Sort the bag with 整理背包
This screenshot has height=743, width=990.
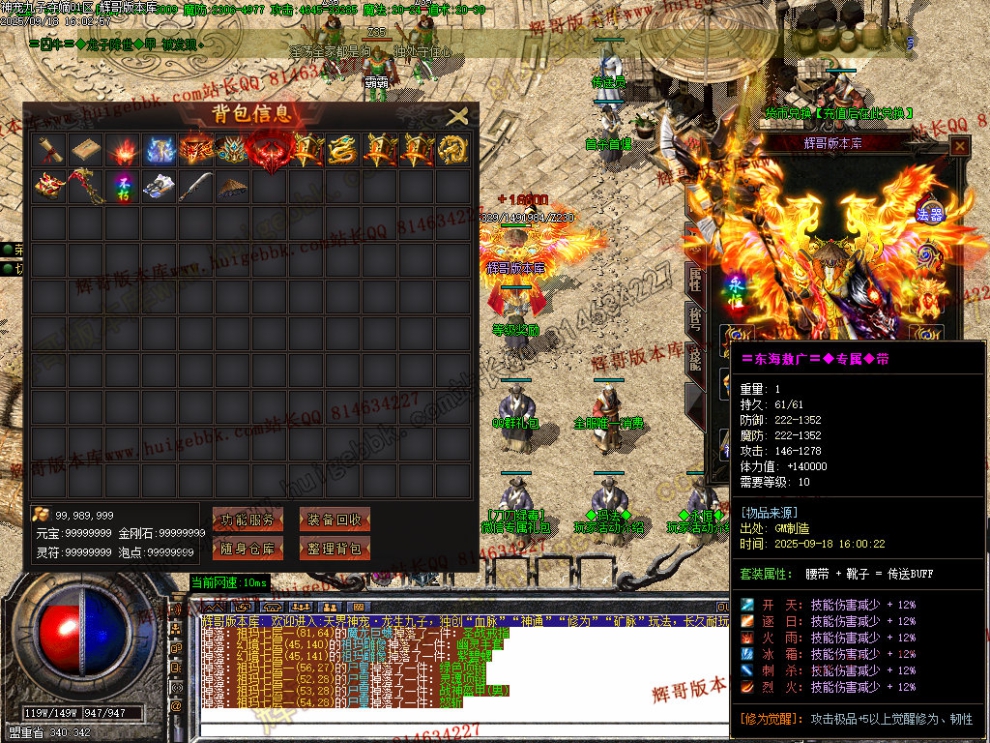pos(335,548)
